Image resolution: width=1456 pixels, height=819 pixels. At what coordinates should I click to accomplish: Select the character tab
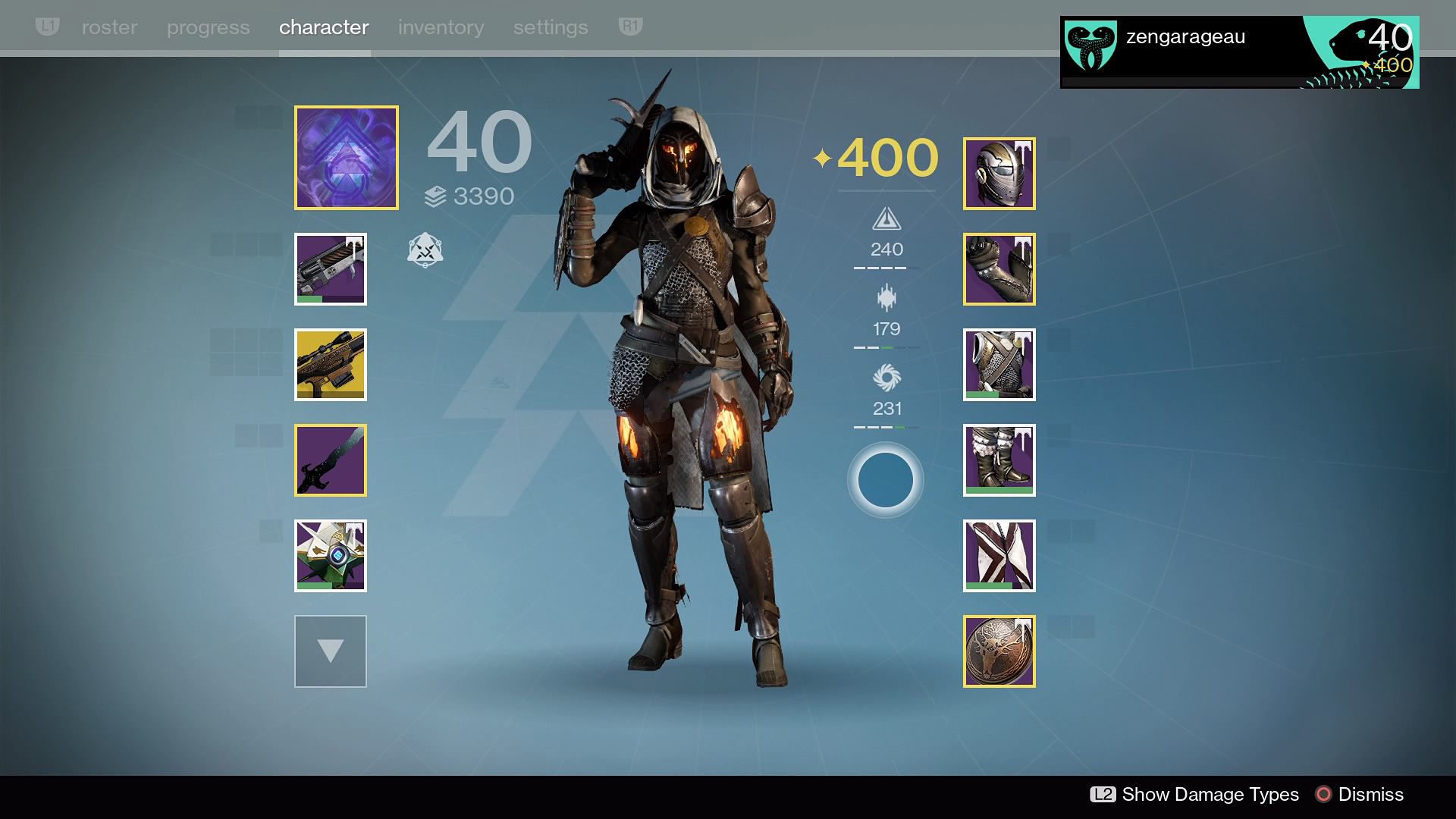[x=324, y=27]
